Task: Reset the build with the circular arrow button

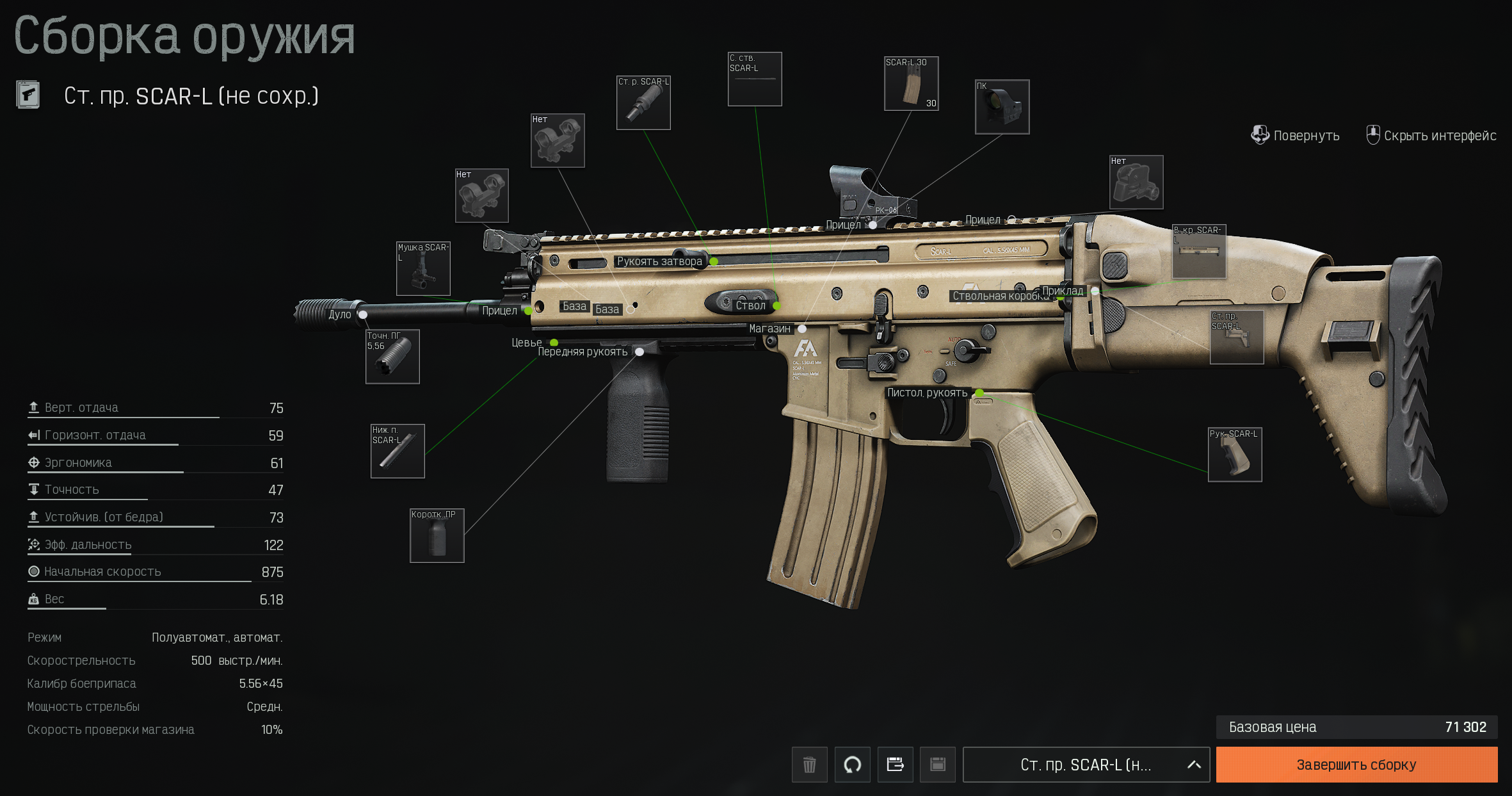Action: (852, 765)
